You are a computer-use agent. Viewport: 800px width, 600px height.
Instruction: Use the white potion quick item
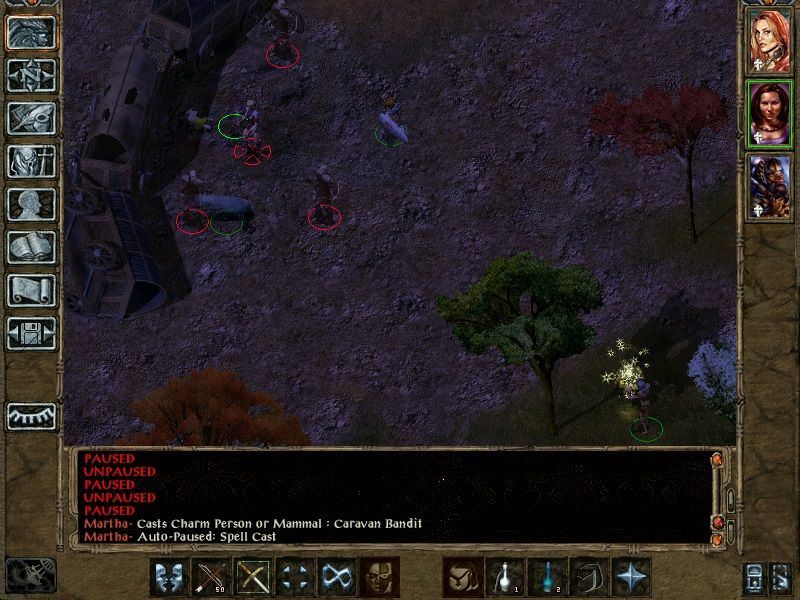pyautogui.click(x=505, y=577)
